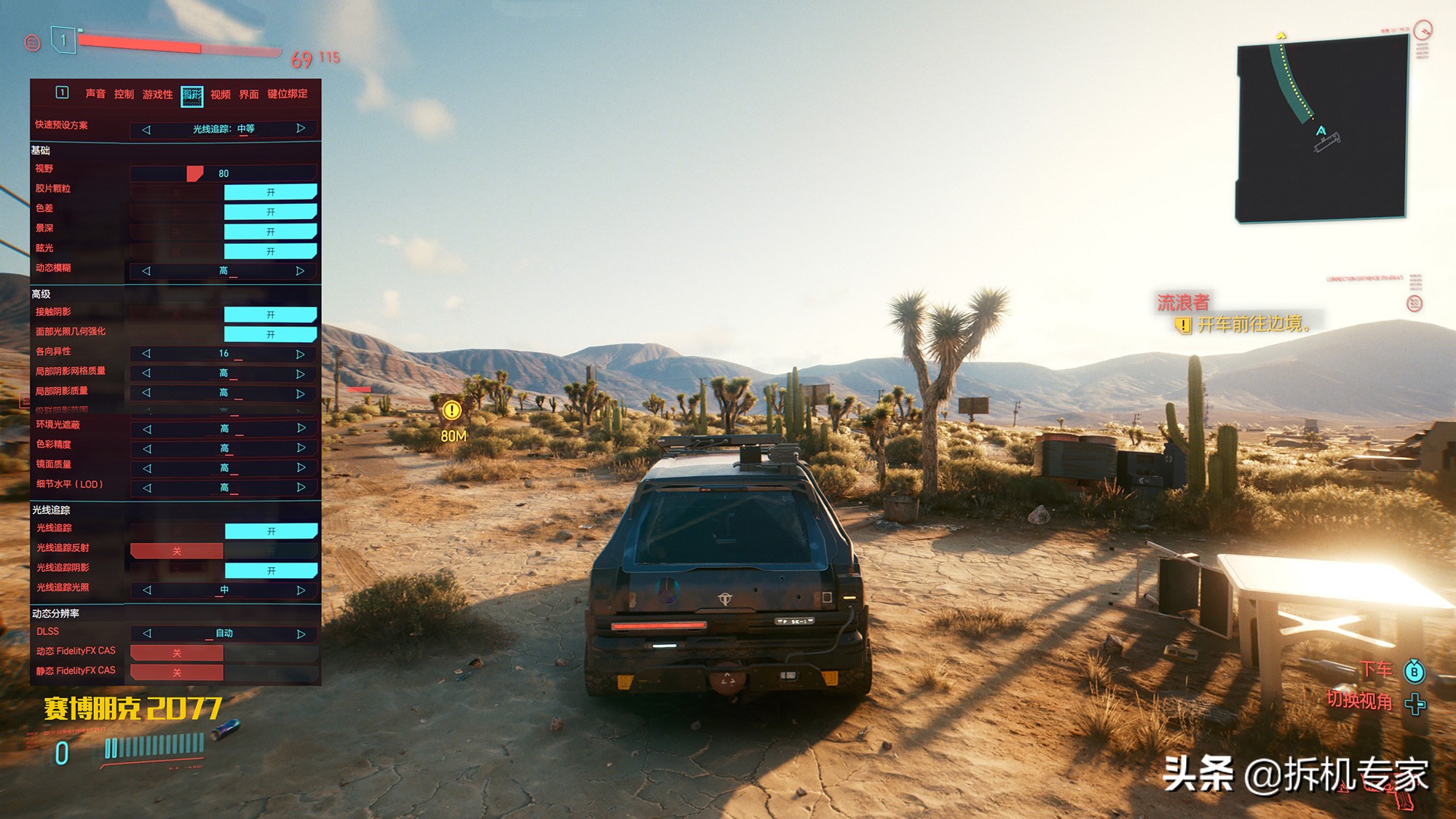Increase 各向异性 anisotropy with right arrow

pyautogui.click(x=300, y=354)
